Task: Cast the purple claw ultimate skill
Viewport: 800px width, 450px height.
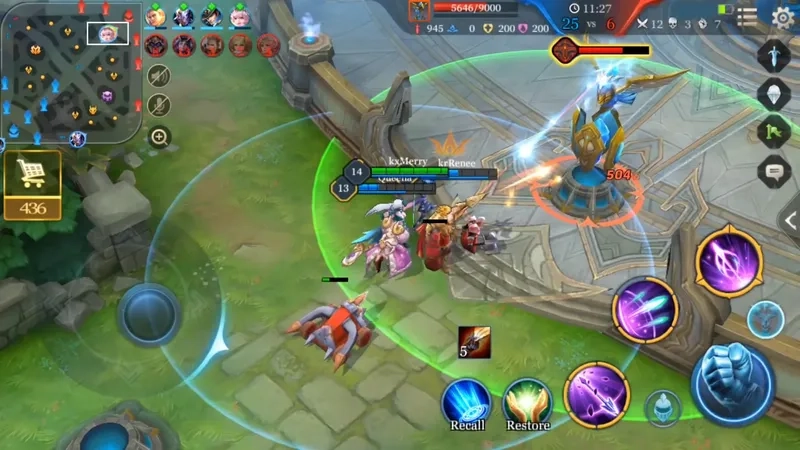Action: pyautogui.click(x=729, y=261)
